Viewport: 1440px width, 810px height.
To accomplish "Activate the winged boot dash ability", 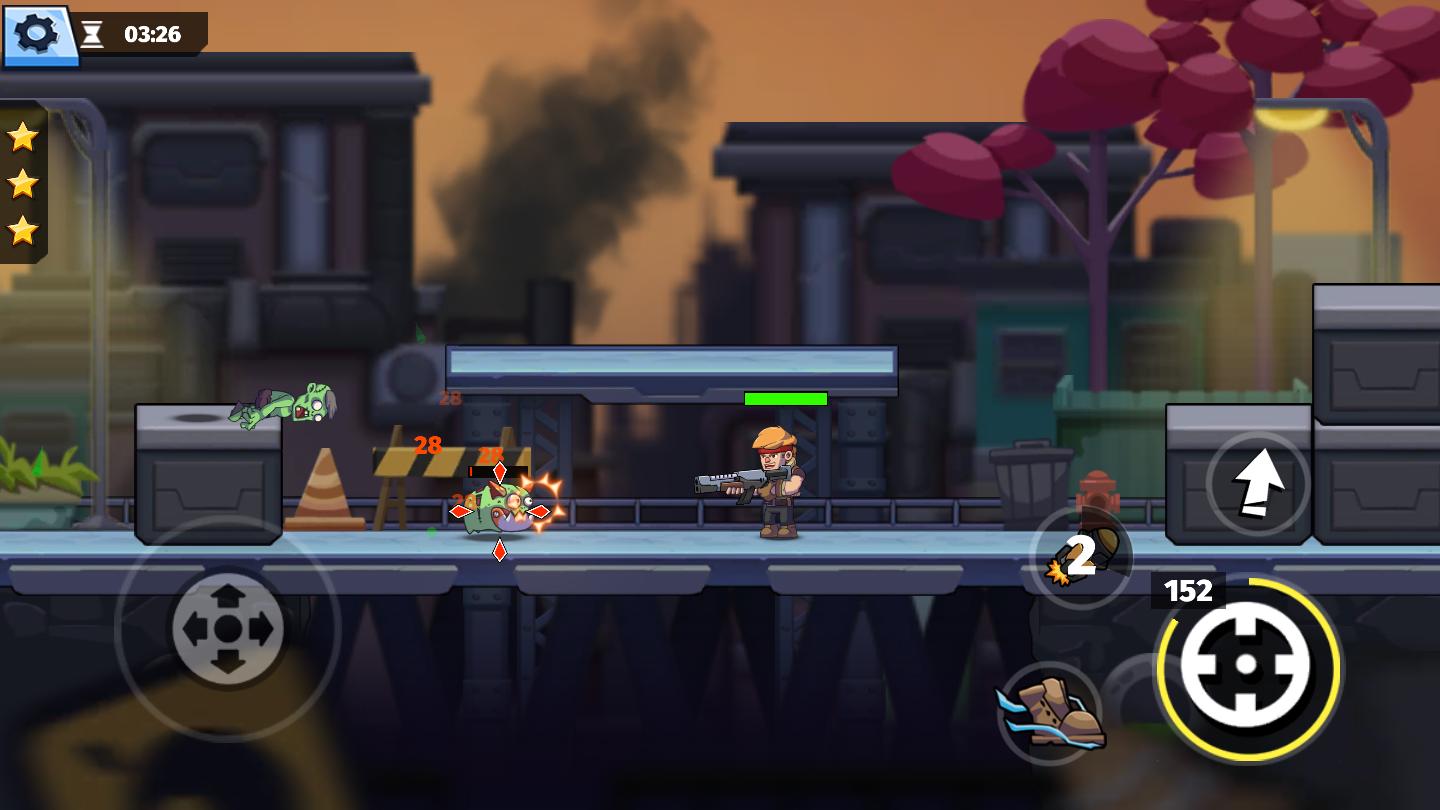I will click(1050, 712).
